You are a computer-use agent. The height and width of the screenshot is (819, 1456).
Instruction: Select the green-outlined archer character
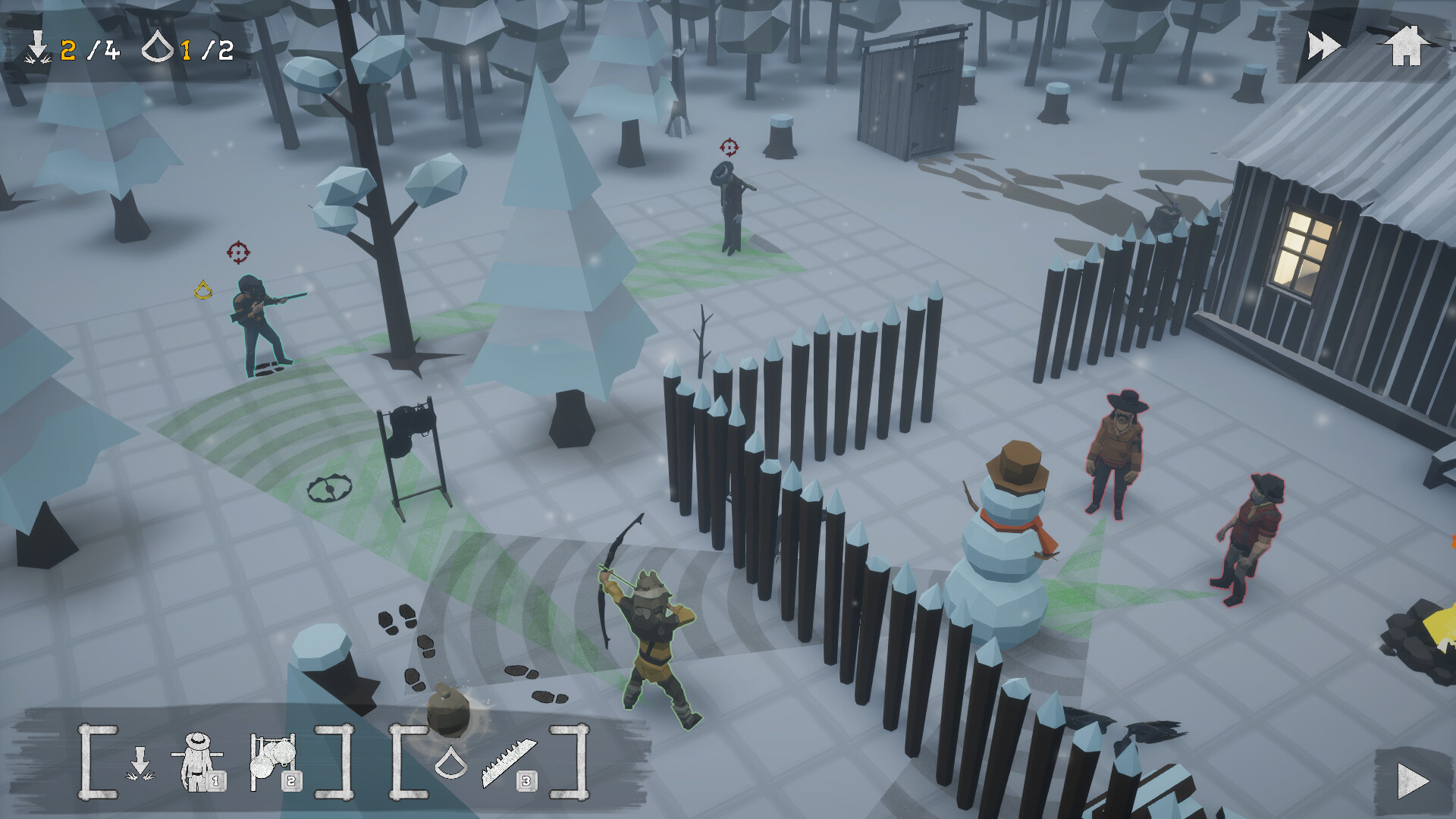tap(654, 637)
